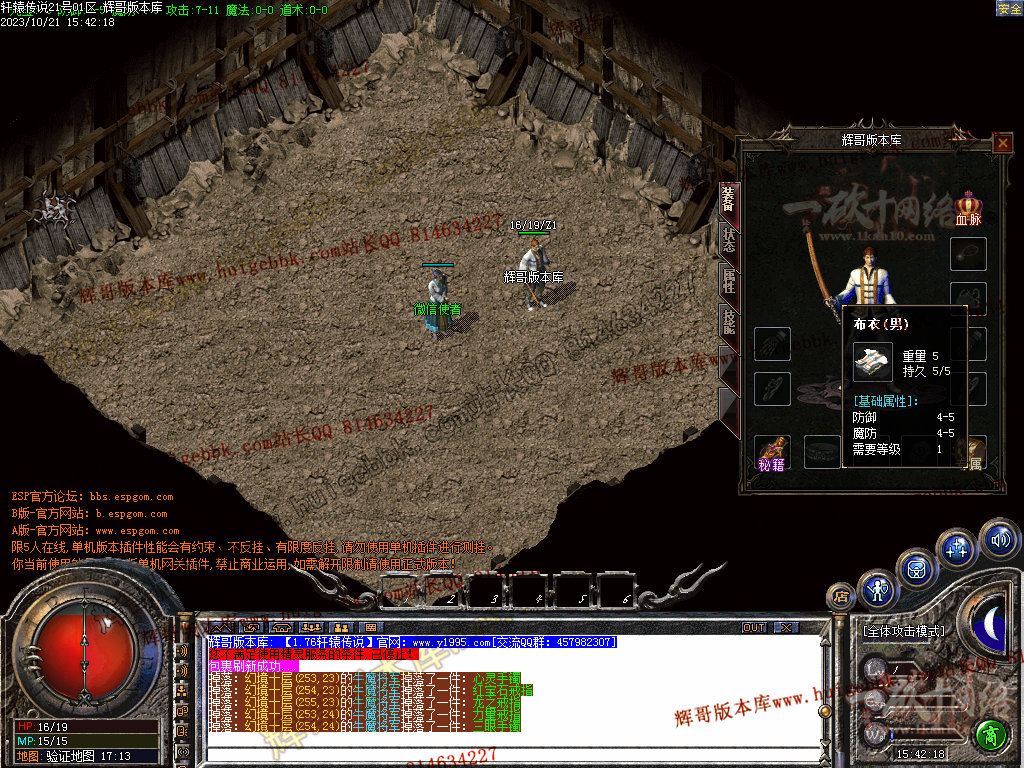Click the OUT button above chat
This screenshot has width=1024, height=768.
coord(754,628)
